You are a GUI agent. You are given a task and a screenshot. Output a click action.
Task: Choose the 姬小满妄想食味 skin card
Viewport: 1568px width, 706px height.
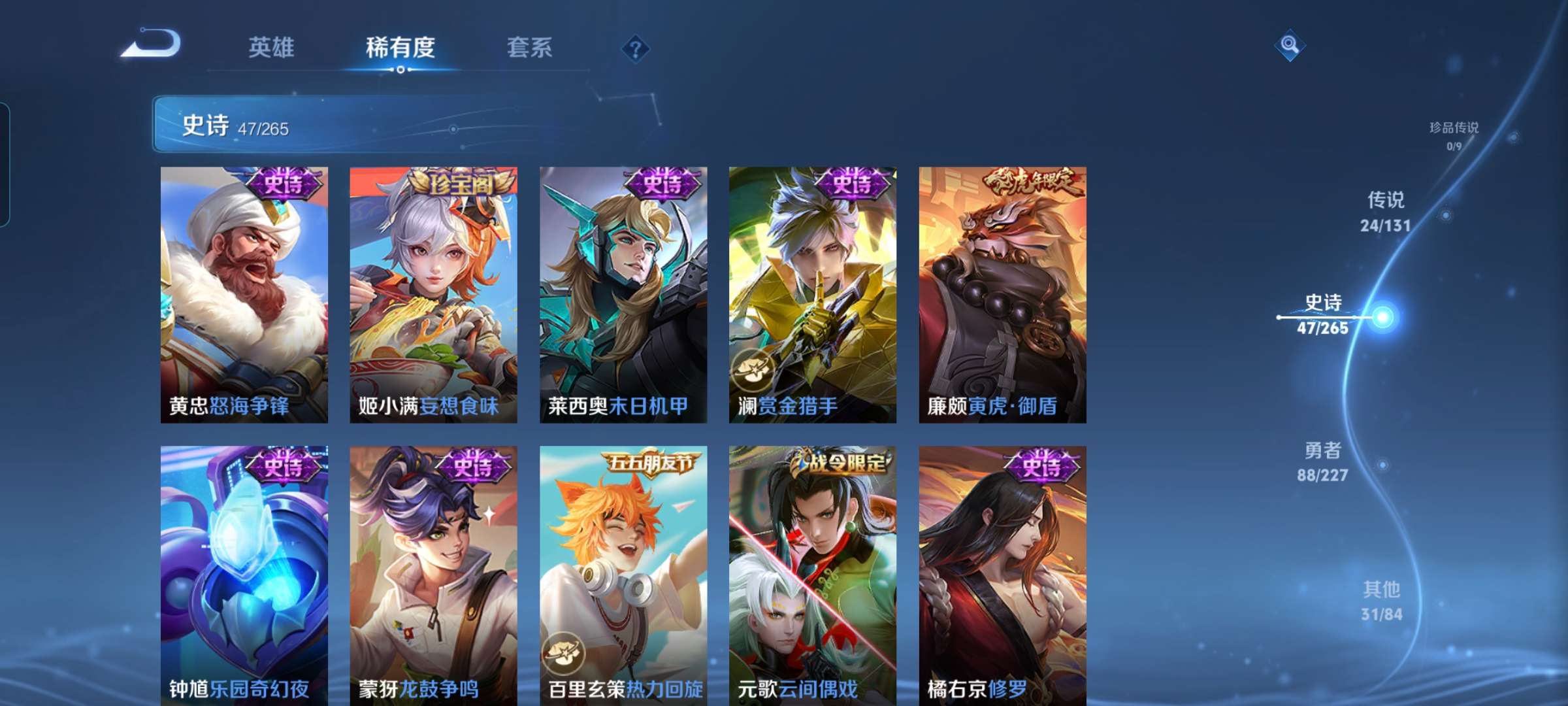[x=433, y=294]
